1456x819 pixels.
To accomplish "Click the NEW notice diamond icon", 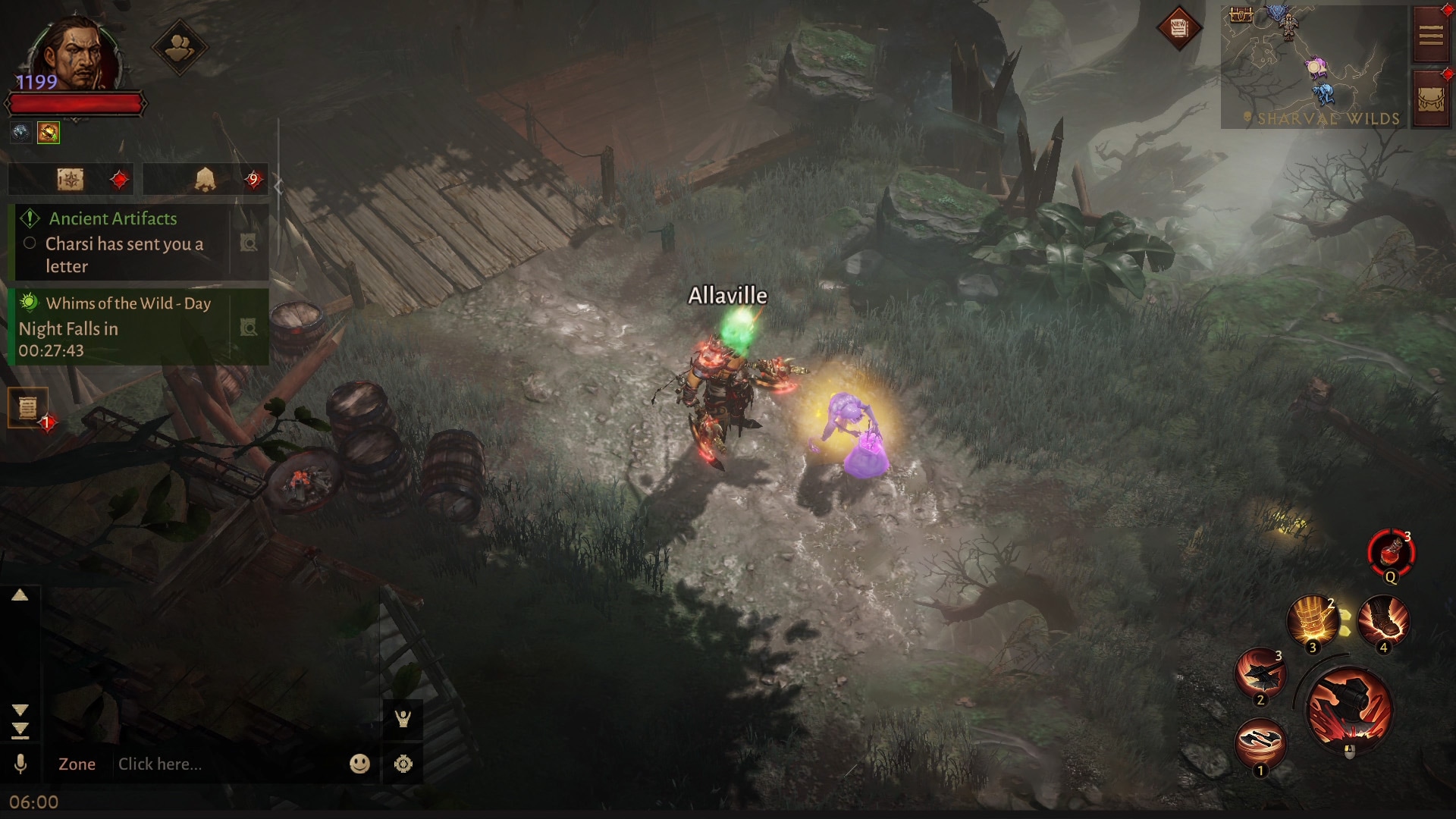I will point(1178,29).
